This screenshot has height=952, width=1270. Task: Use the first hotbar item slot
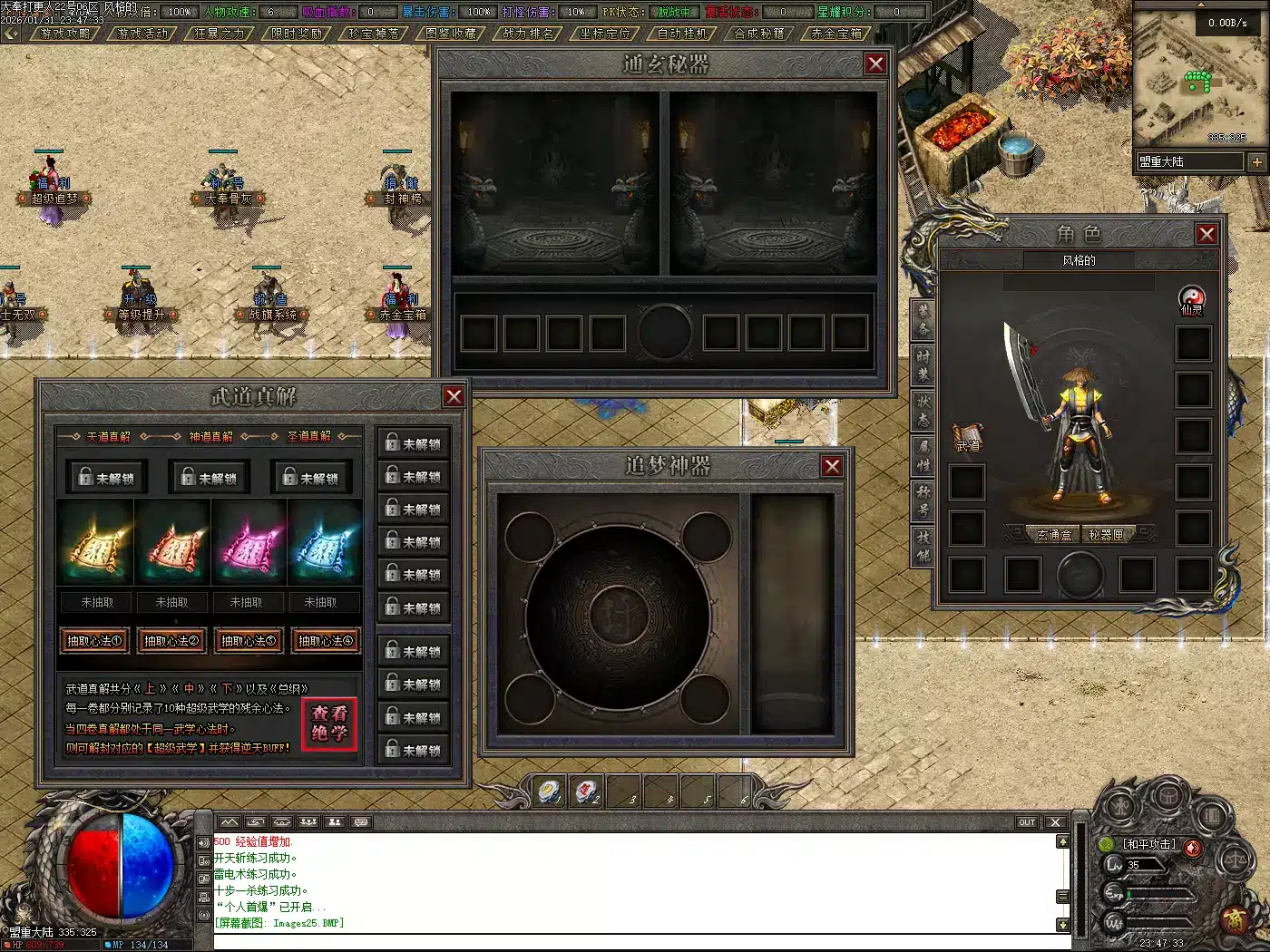[550, 792]
